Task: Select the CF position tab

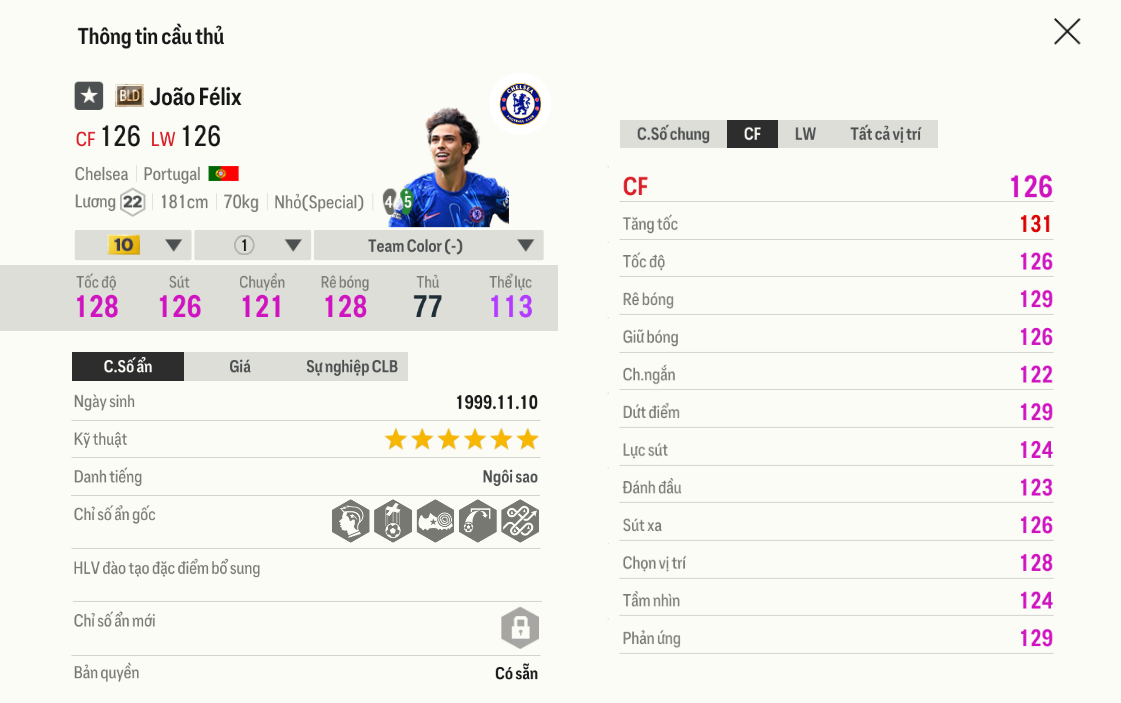Action: point(752,134)
